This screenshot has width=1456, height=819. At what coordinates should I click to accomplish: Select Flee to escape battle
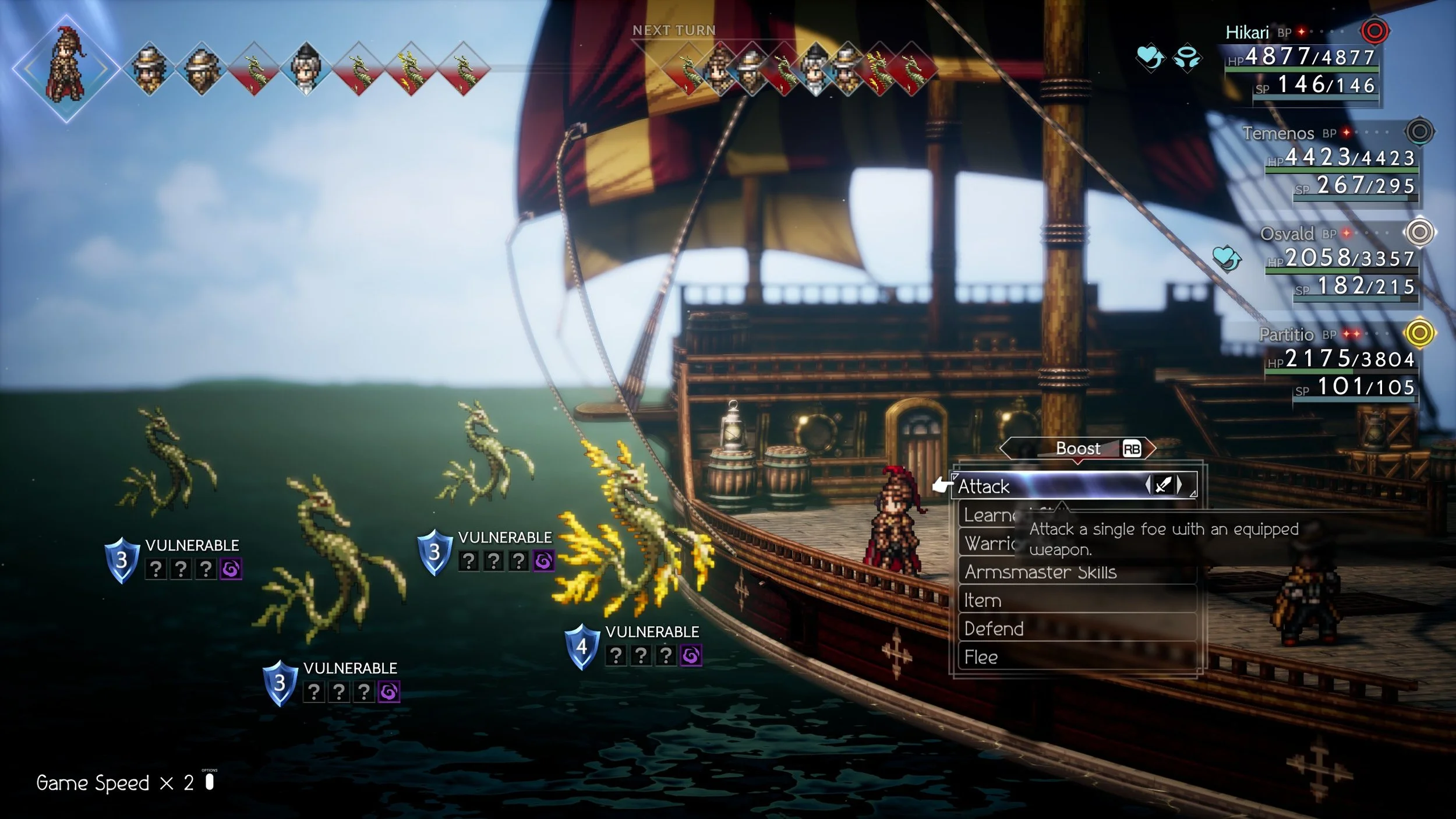[x=981, y=658]
